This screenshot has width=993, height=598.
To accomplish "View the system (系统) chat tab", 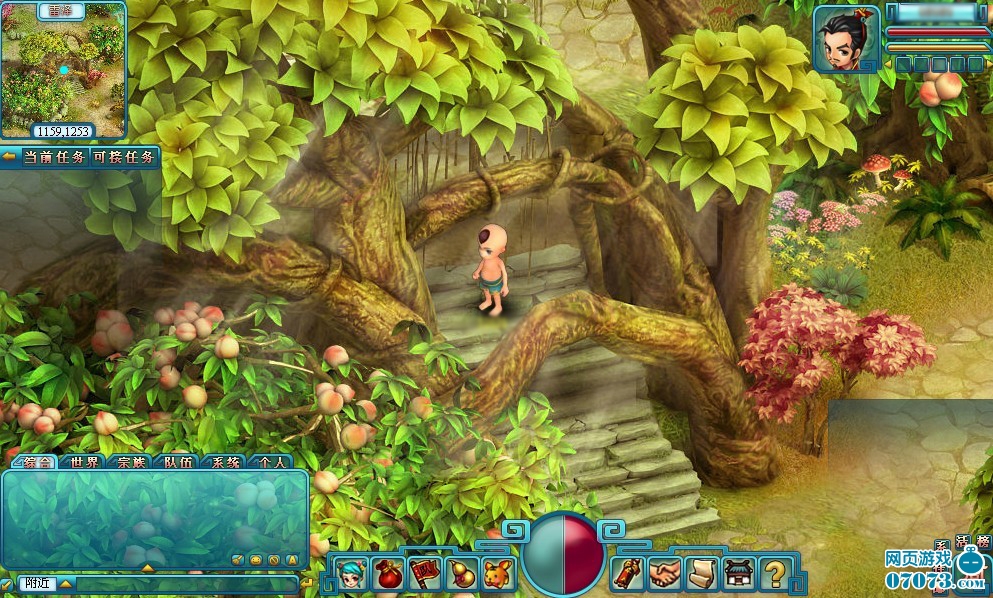I will pyautogui.click(x=223, y=462).
